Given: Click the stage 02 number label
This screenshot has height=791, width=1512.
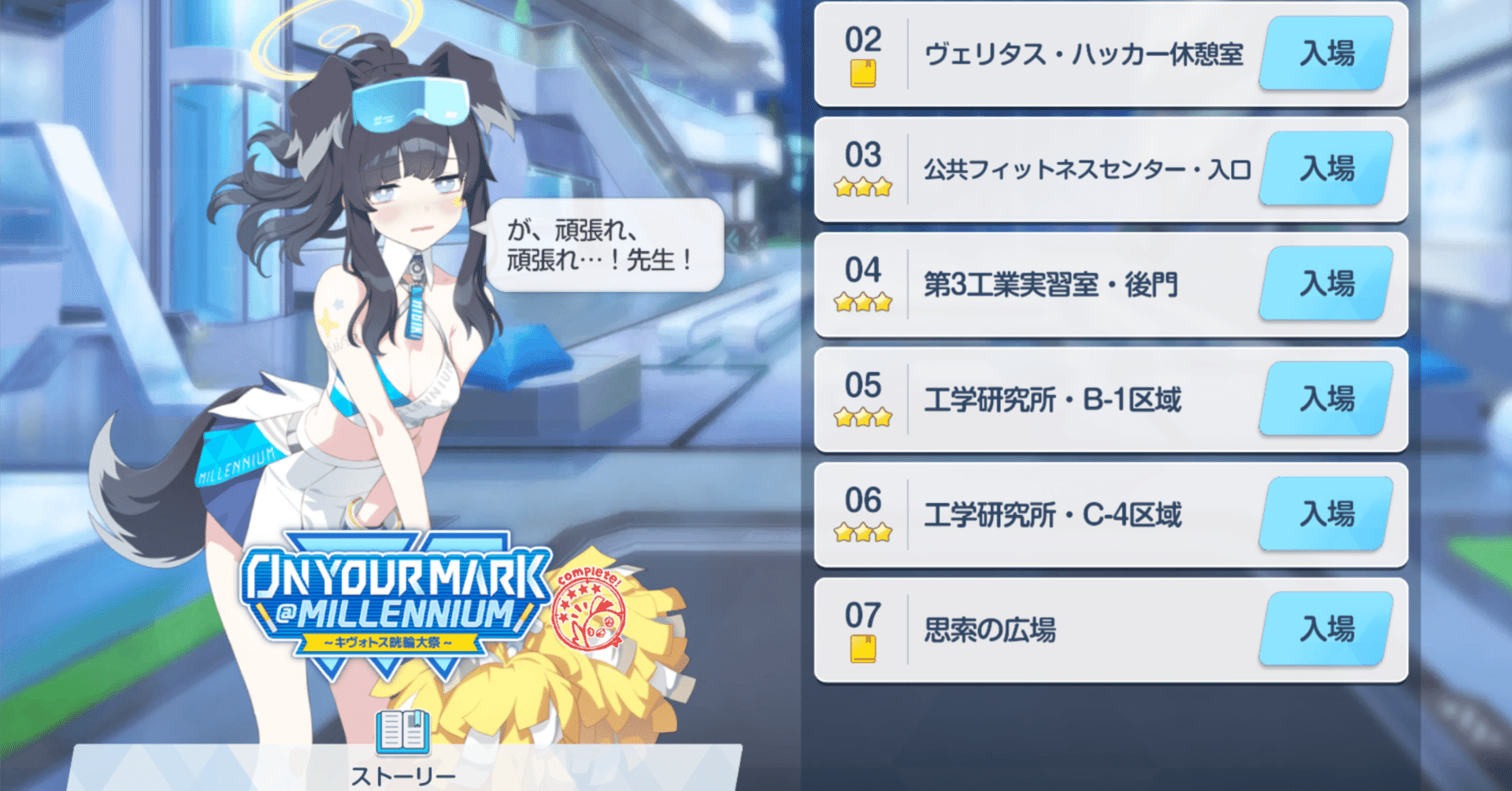Looking at the screenshot, I should pyautogui.click(x=863, y=38).
